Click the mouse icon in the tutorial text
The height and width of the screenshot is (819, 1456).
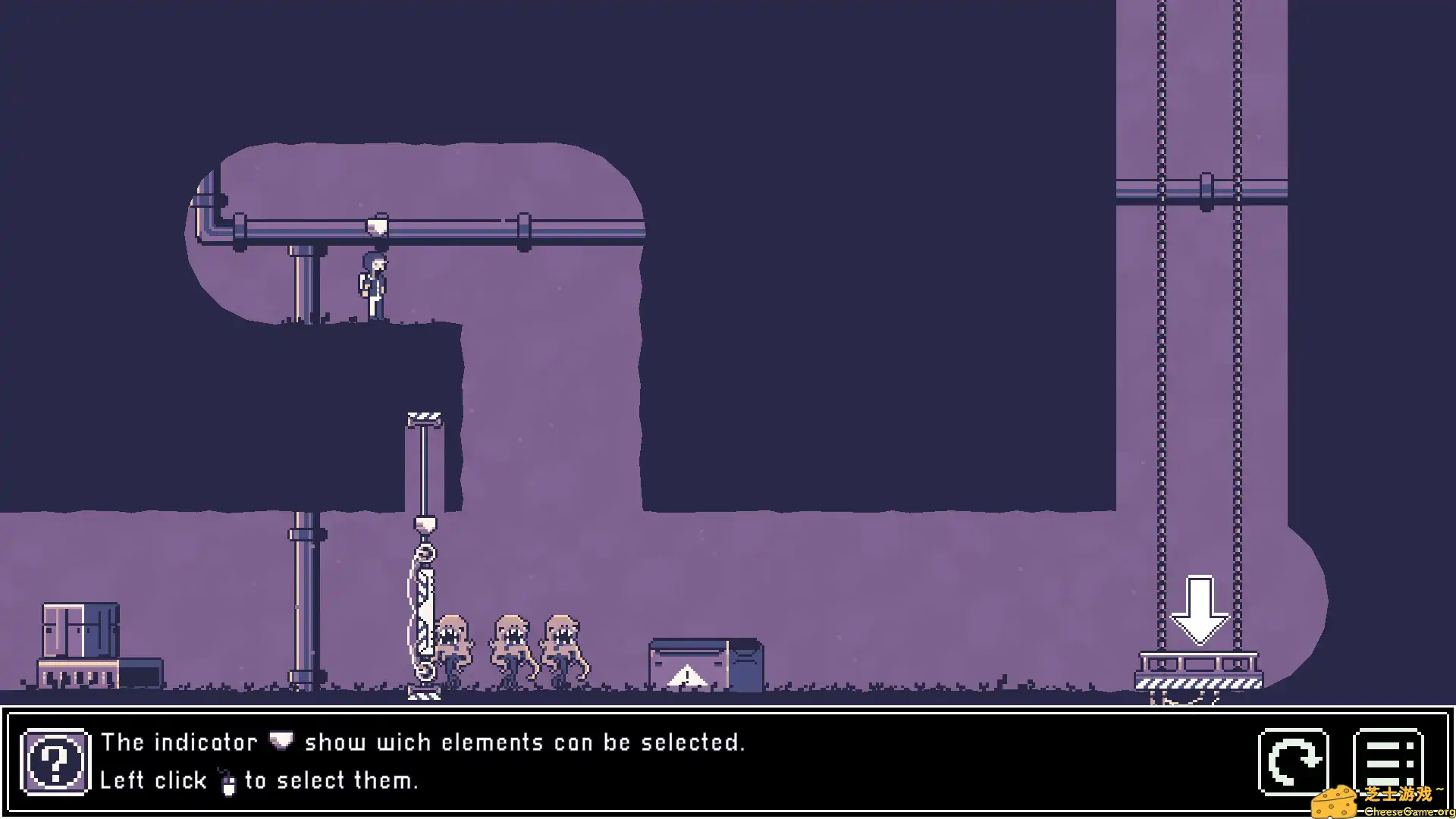click(x=229, y=780)
